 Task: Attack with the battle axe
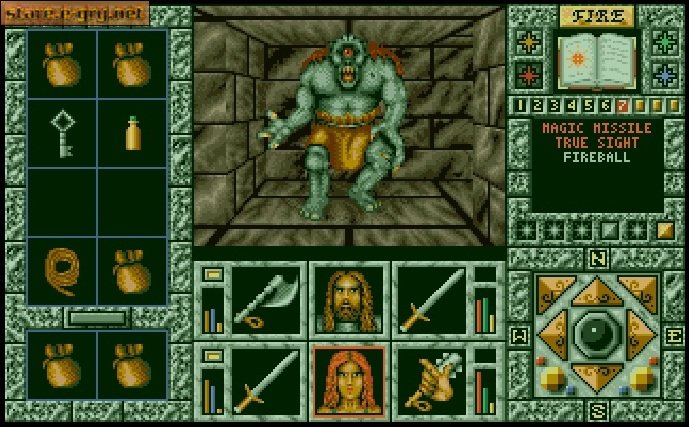coord(265,299)
